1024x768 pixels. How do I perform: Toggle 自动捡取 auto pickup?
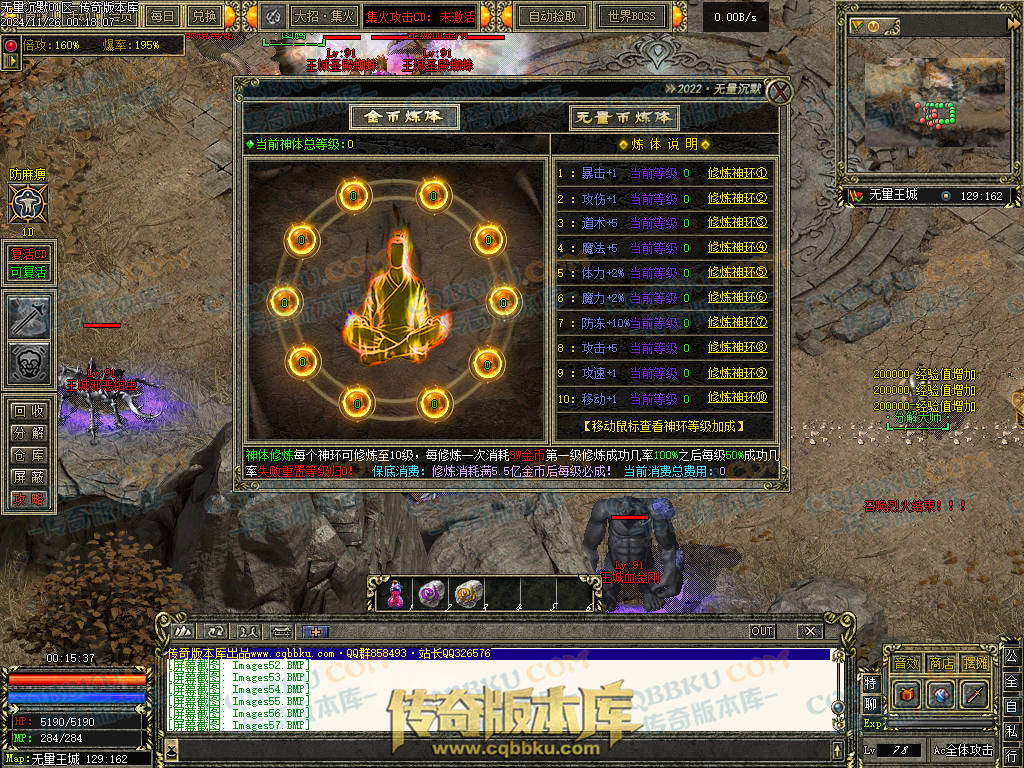552,16
